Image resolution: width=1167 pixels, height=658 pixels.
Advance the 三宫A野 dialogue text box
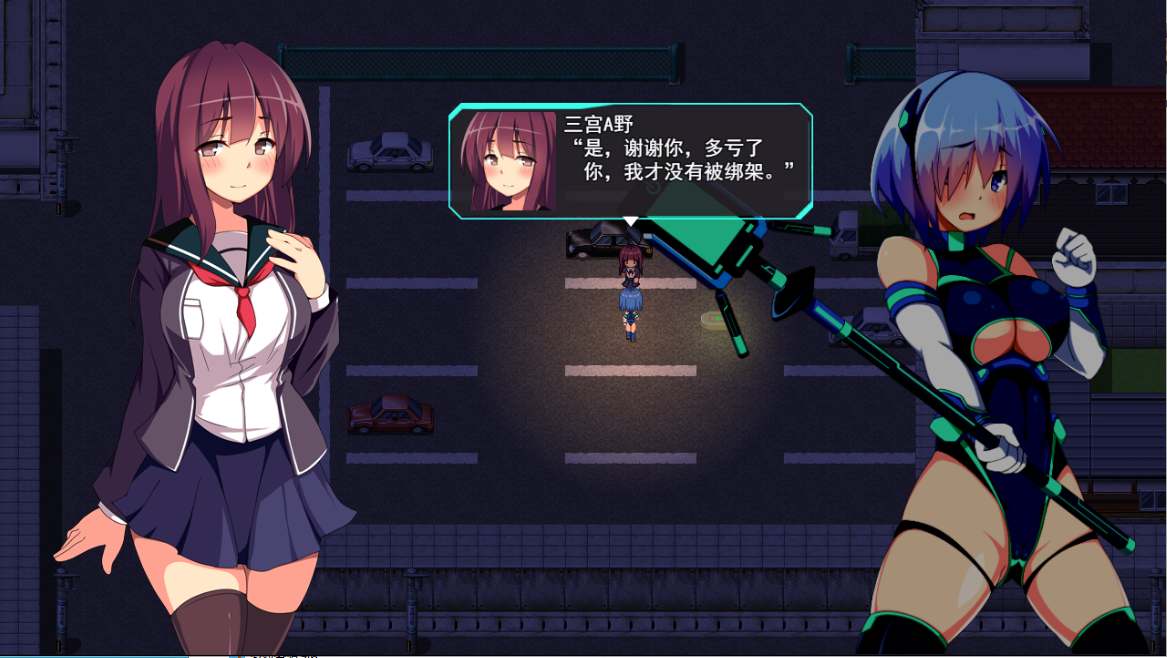tap(682, 160)
